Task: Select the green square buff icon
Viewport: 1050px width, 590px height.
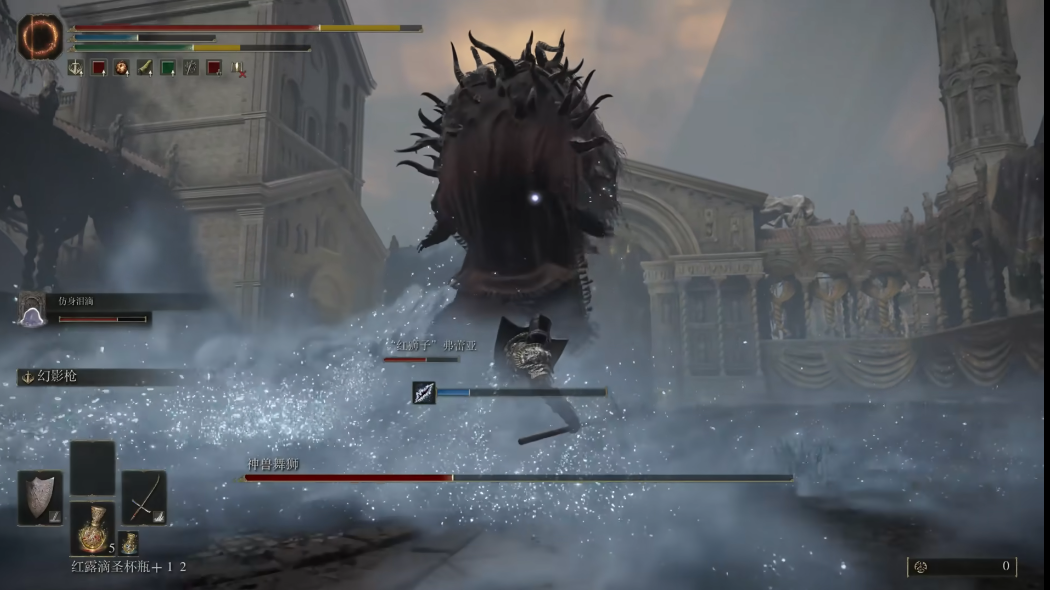Action: tap(167, 68)
